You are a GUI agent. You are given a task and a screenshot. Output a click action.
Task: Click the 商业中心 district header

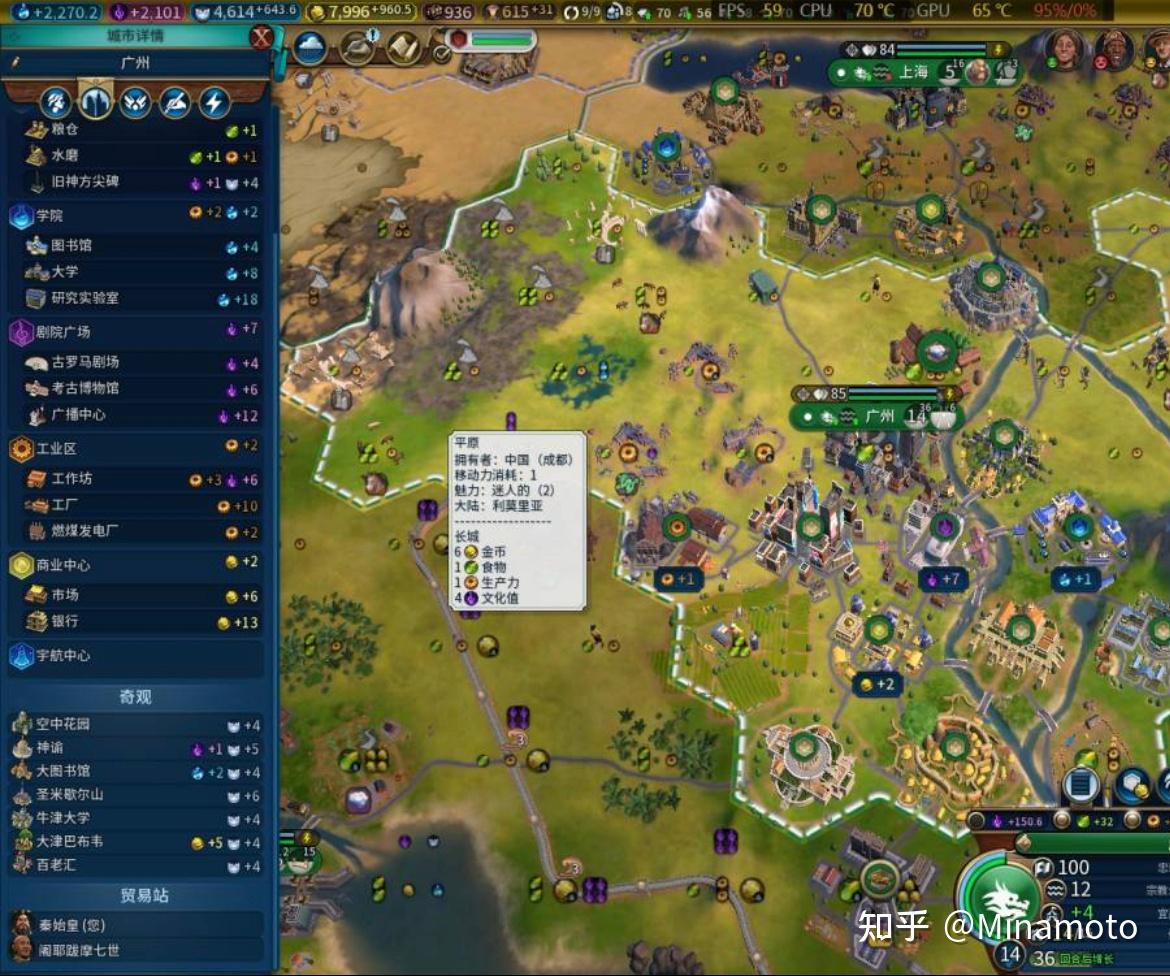click(130, 564)
